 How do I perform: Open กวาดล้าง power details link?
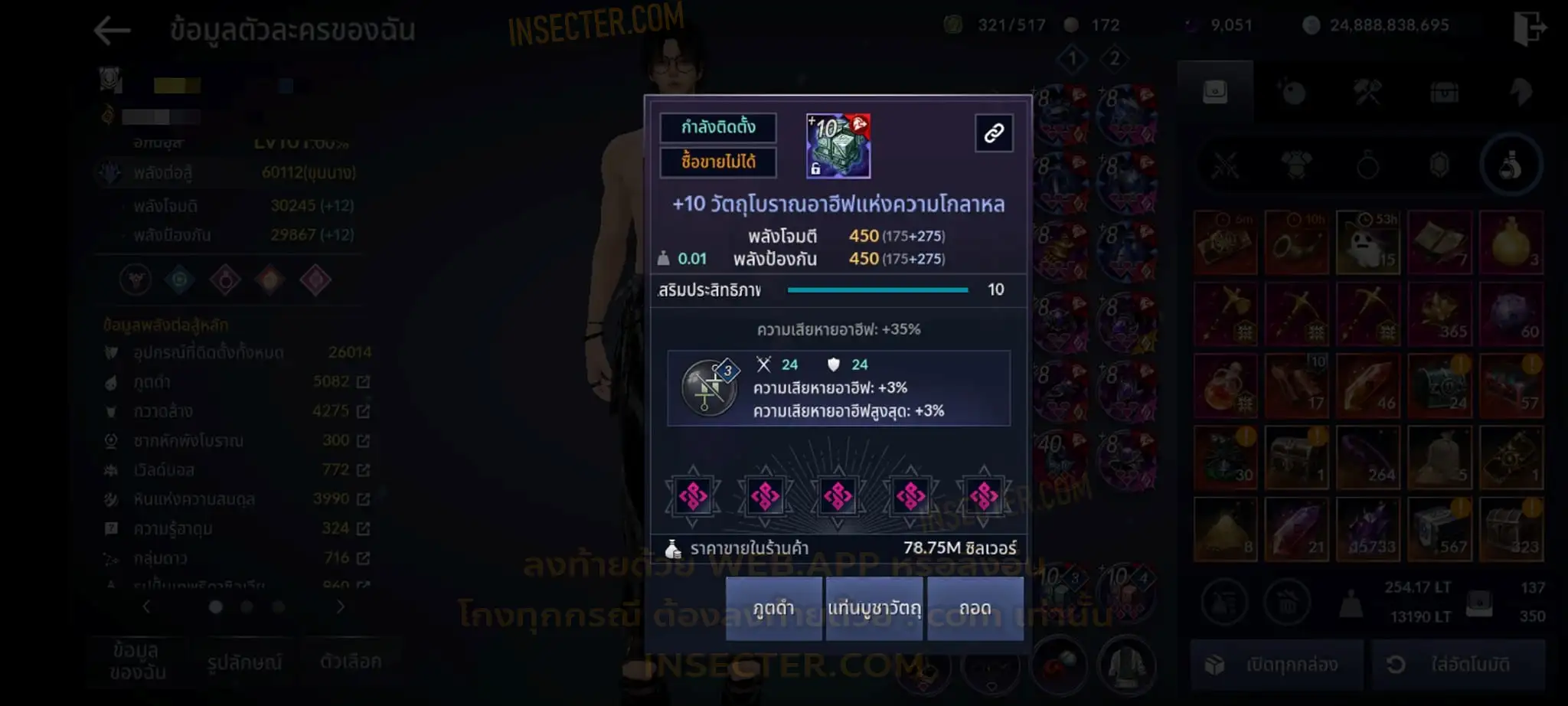point(363,411)
